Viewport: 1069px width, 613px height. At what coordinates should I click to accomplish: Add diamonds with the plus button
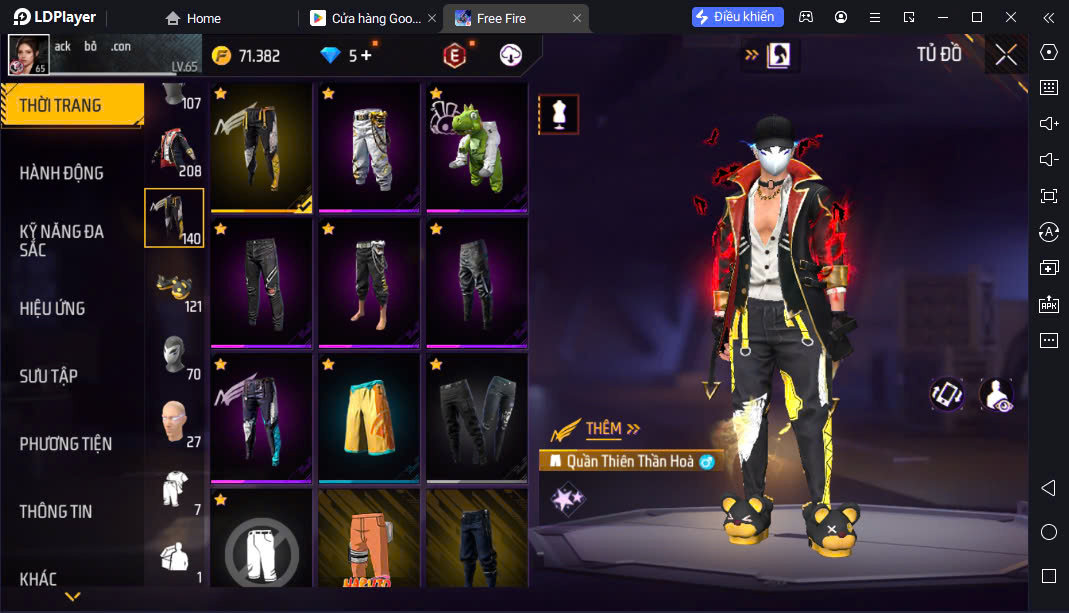[x=366, y=56]
